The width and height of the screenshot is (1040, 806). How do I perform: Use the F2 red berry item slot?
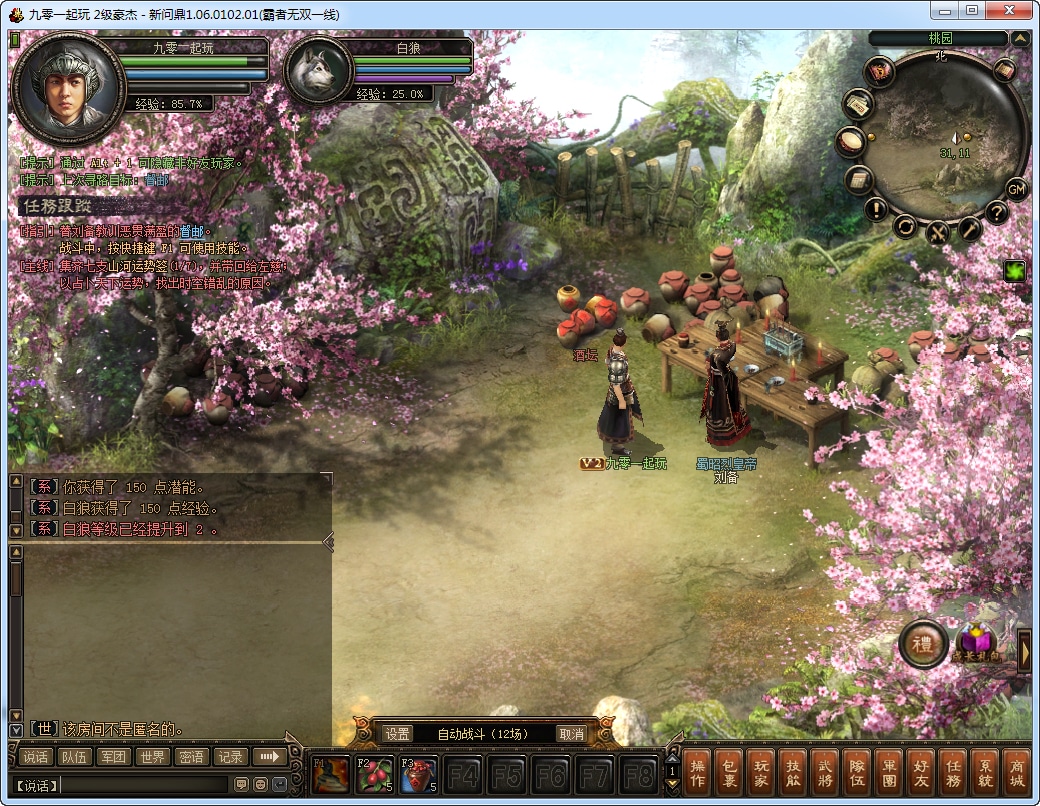tap(374, 775)
